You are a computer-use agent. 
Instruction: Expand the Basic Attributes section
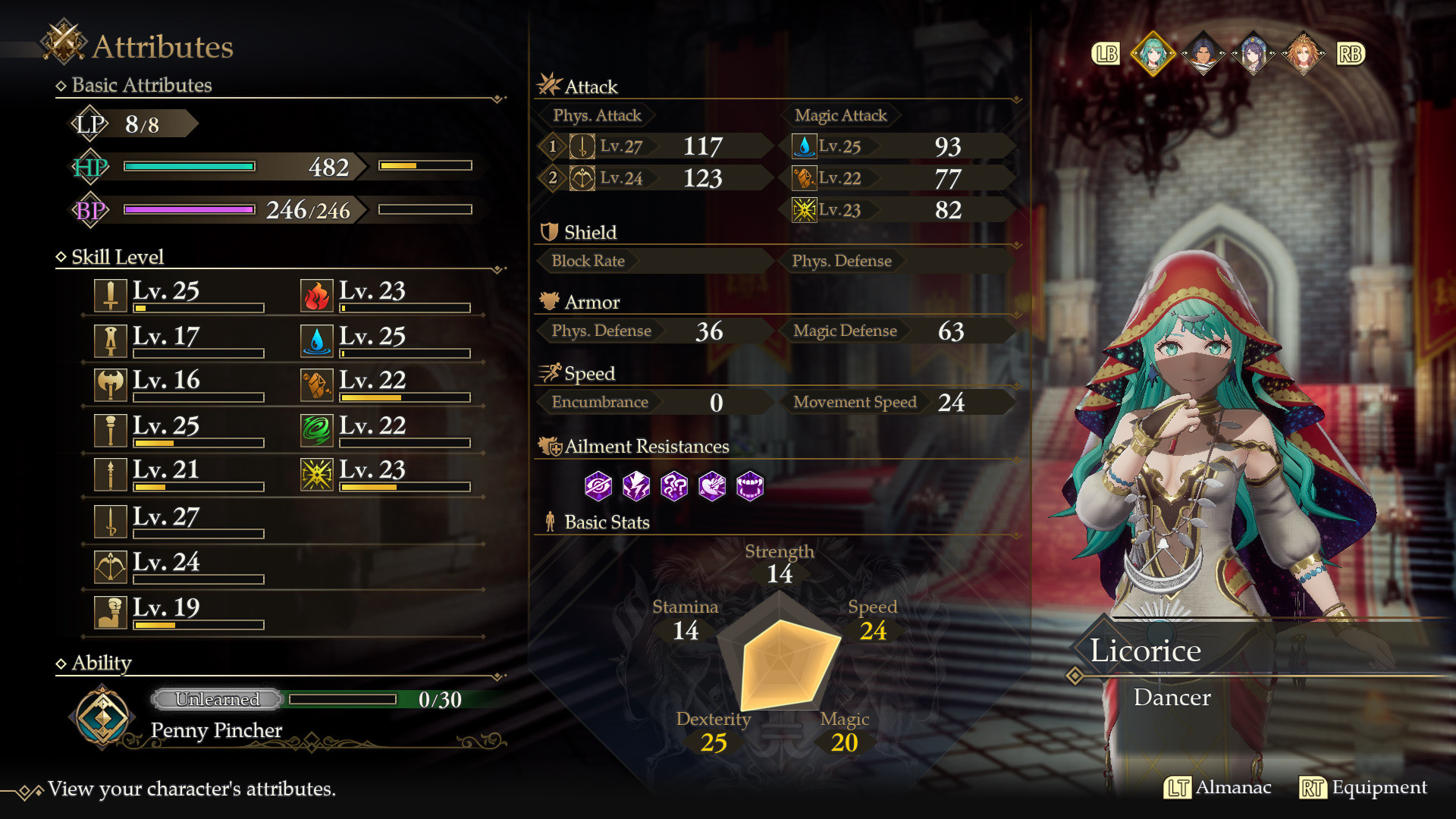[x=139, y=85]
